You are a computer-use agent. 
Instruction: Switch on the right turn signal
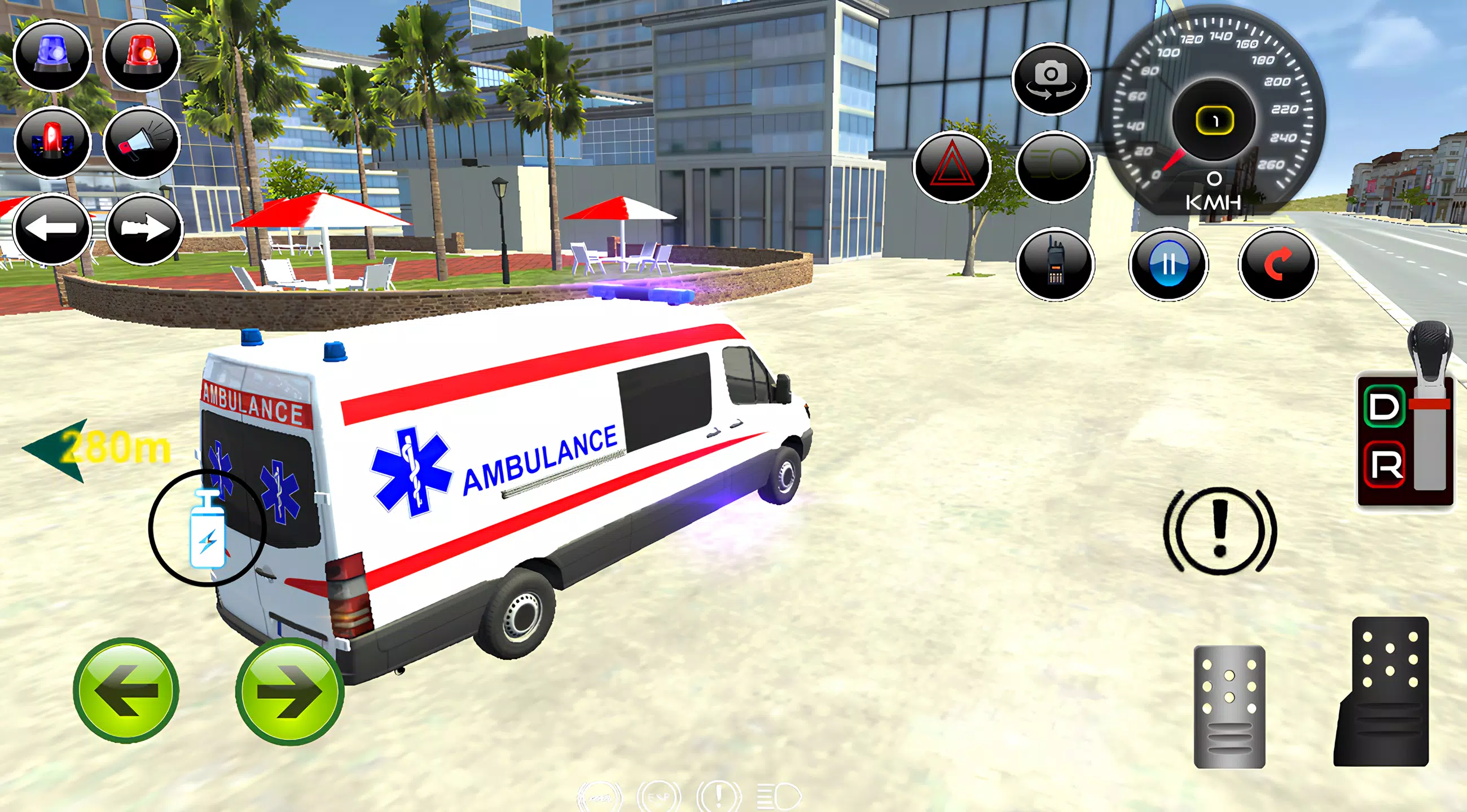[x=144, y=229]
